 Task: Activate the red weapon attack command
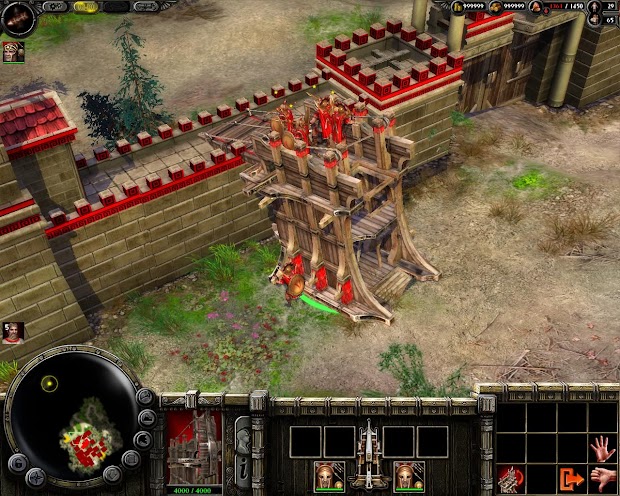tap(511, 478)
